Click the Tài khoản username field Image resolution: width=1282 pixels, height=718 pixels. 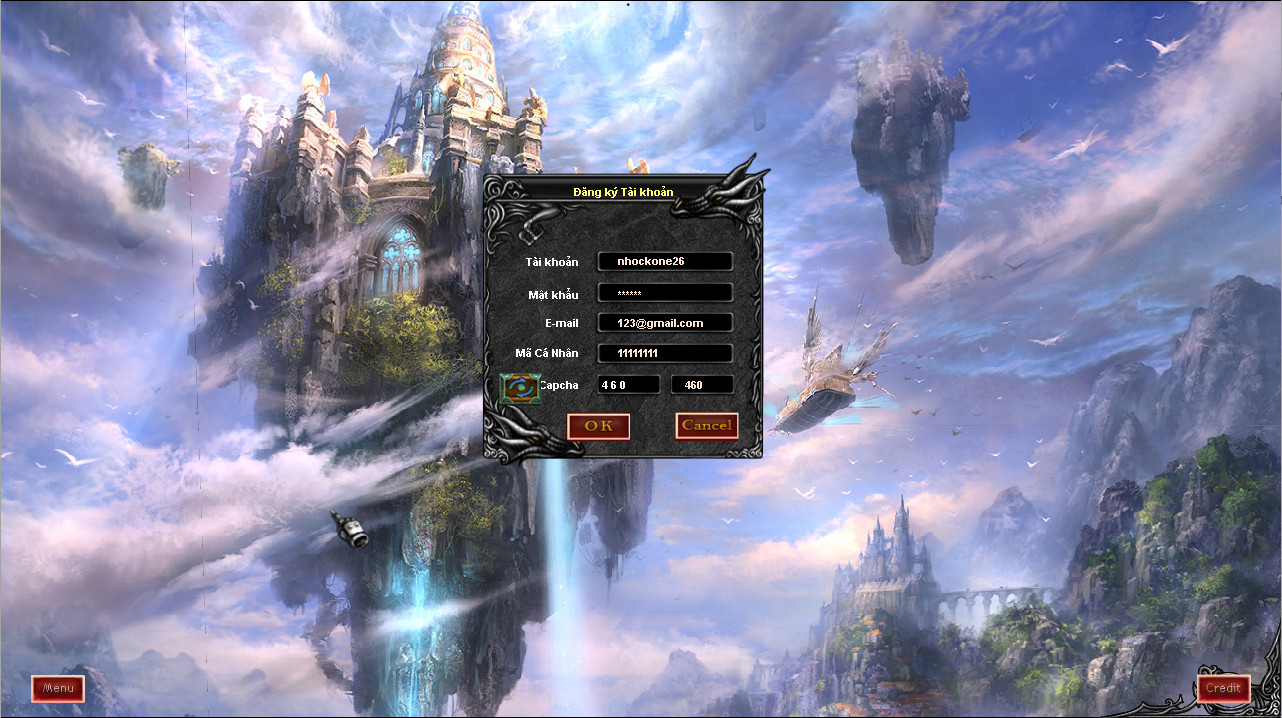pos(665,261)
